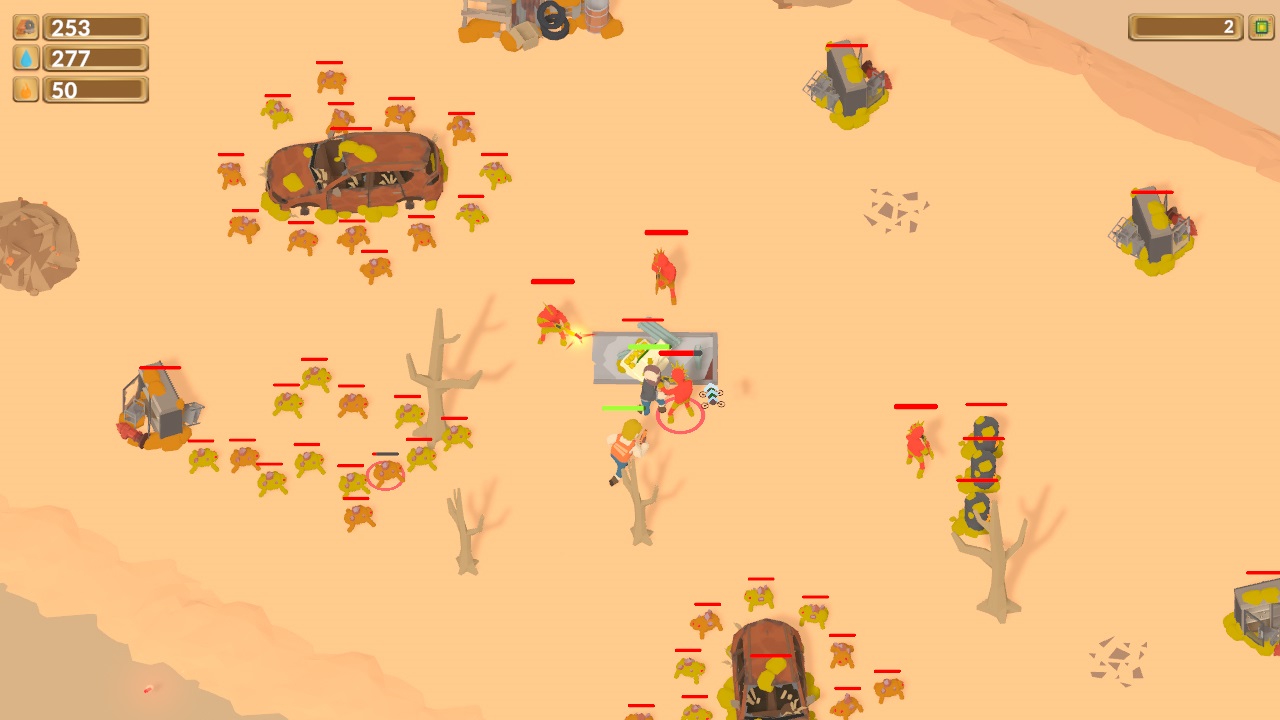Click the orange flame resource icon
Viewport: 1280px width, 720px height.
(x=25, y=89)
